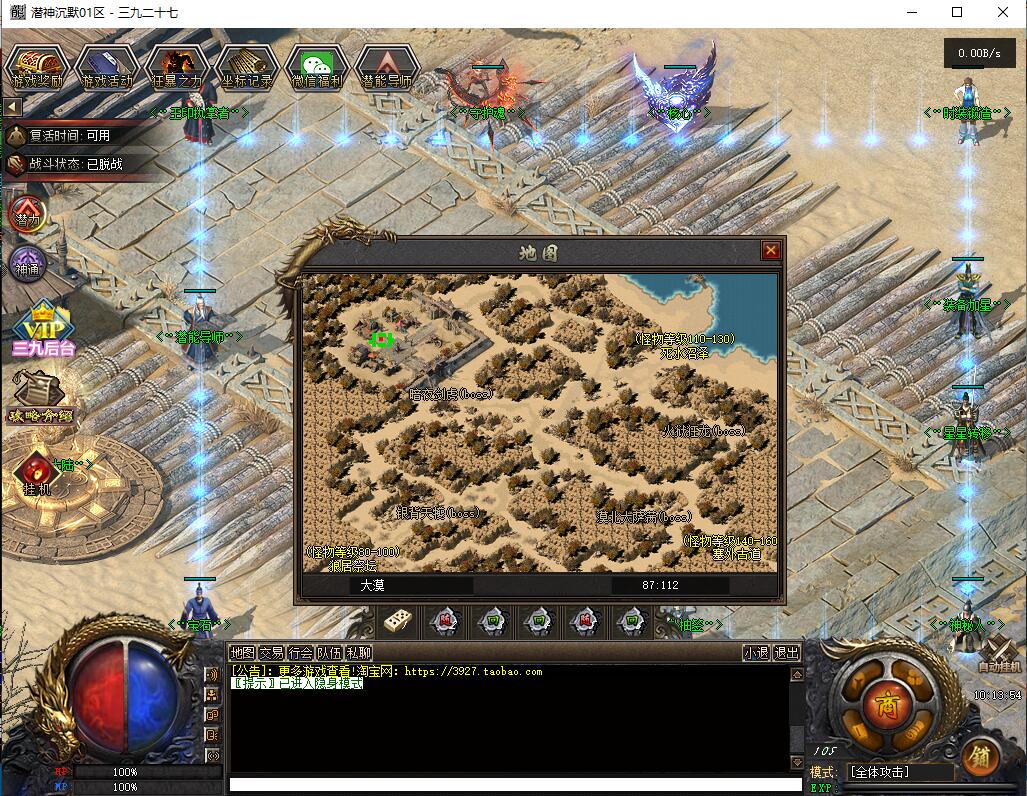The height and width of the screenshot is (796, 1027).
Task: Open the 游戏奖励 rewards chest icon
Action: pyautogui.click(x=37, y=67)
